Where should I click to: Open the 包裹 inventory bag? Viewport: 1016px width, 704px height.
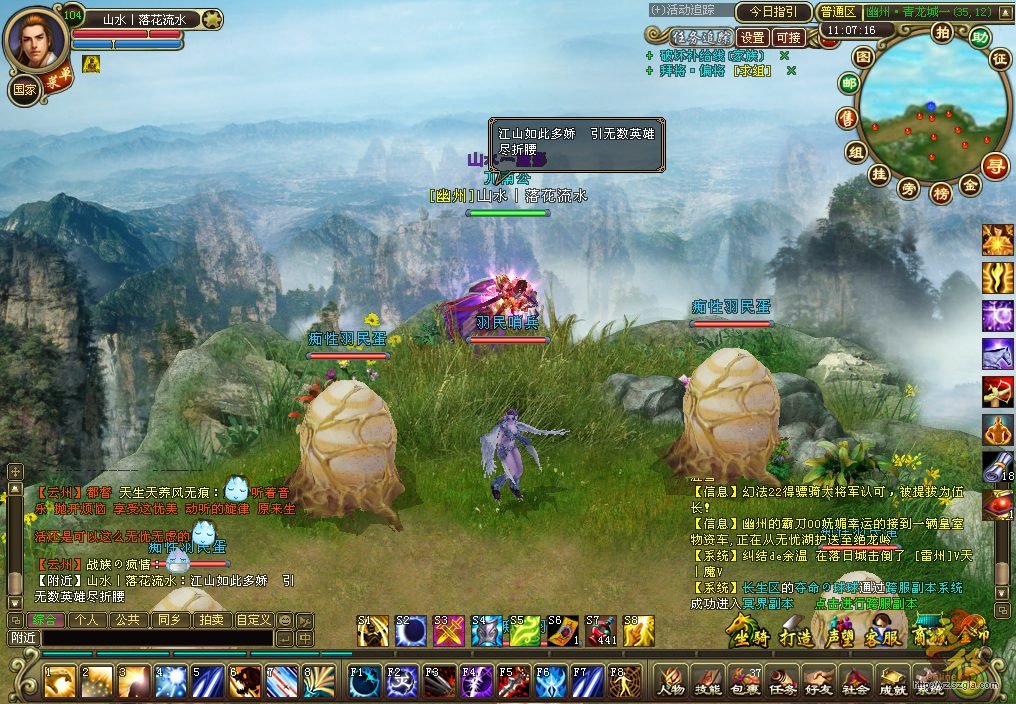743,680
